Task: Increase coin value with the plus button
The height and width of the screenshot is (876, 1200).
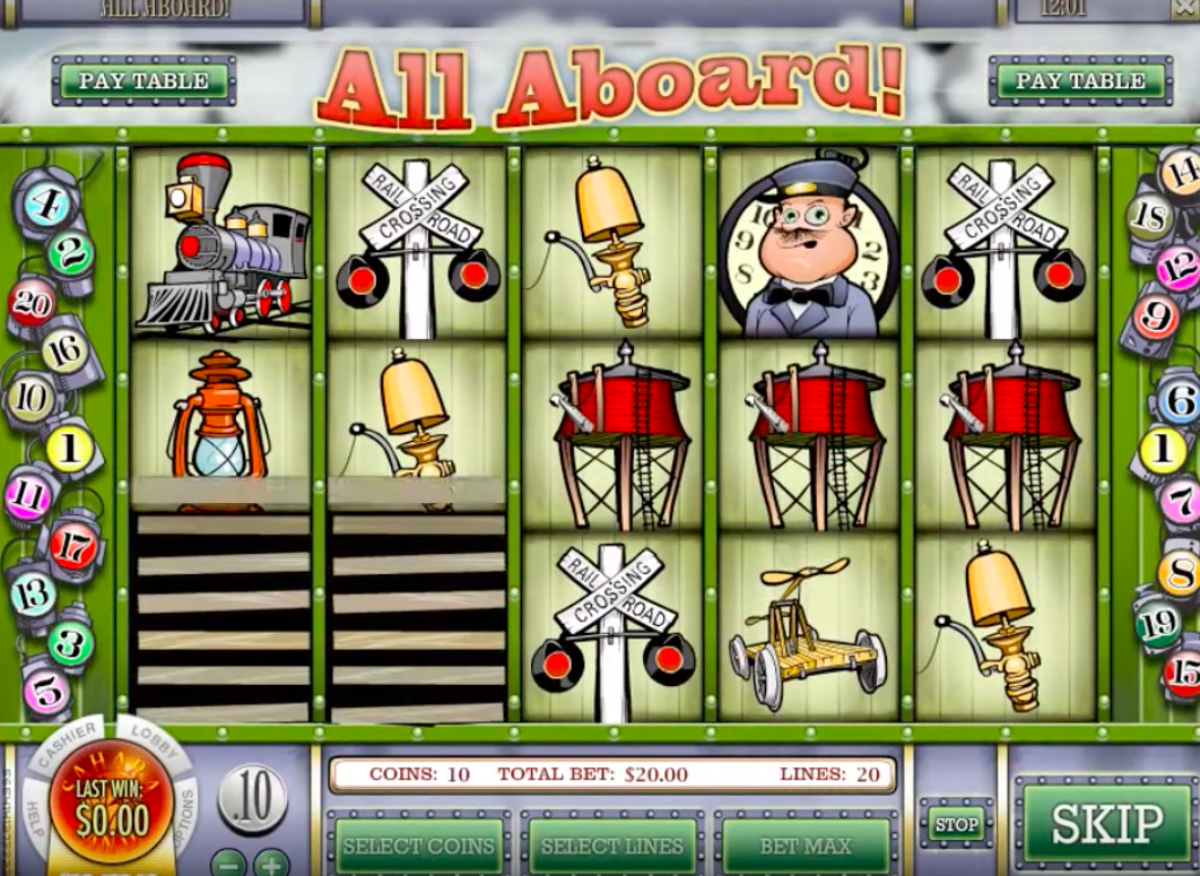Action: pos(271,862)
